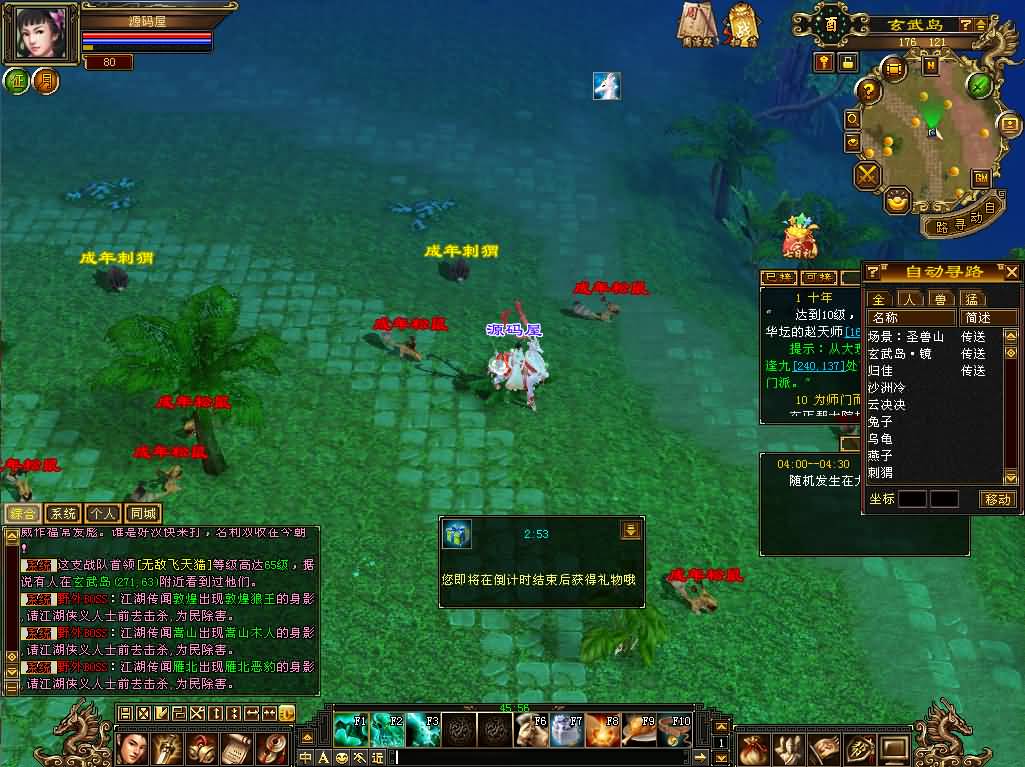Use the F9 roast chicken food item
This screenshot has height=767, width=1025.
coord(639,730)
